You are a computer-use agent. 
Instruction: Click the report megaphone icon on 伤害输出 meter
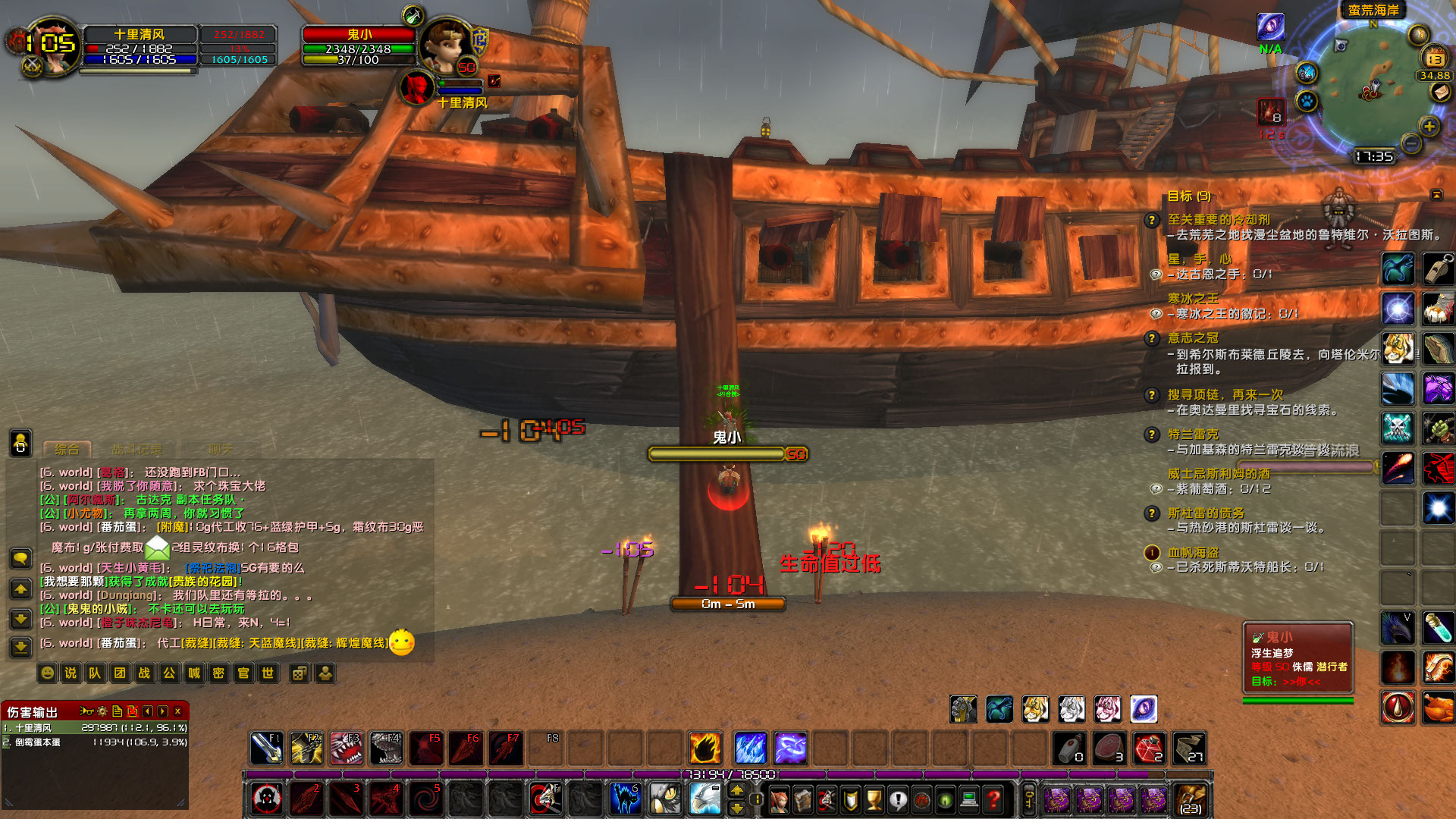87,711
